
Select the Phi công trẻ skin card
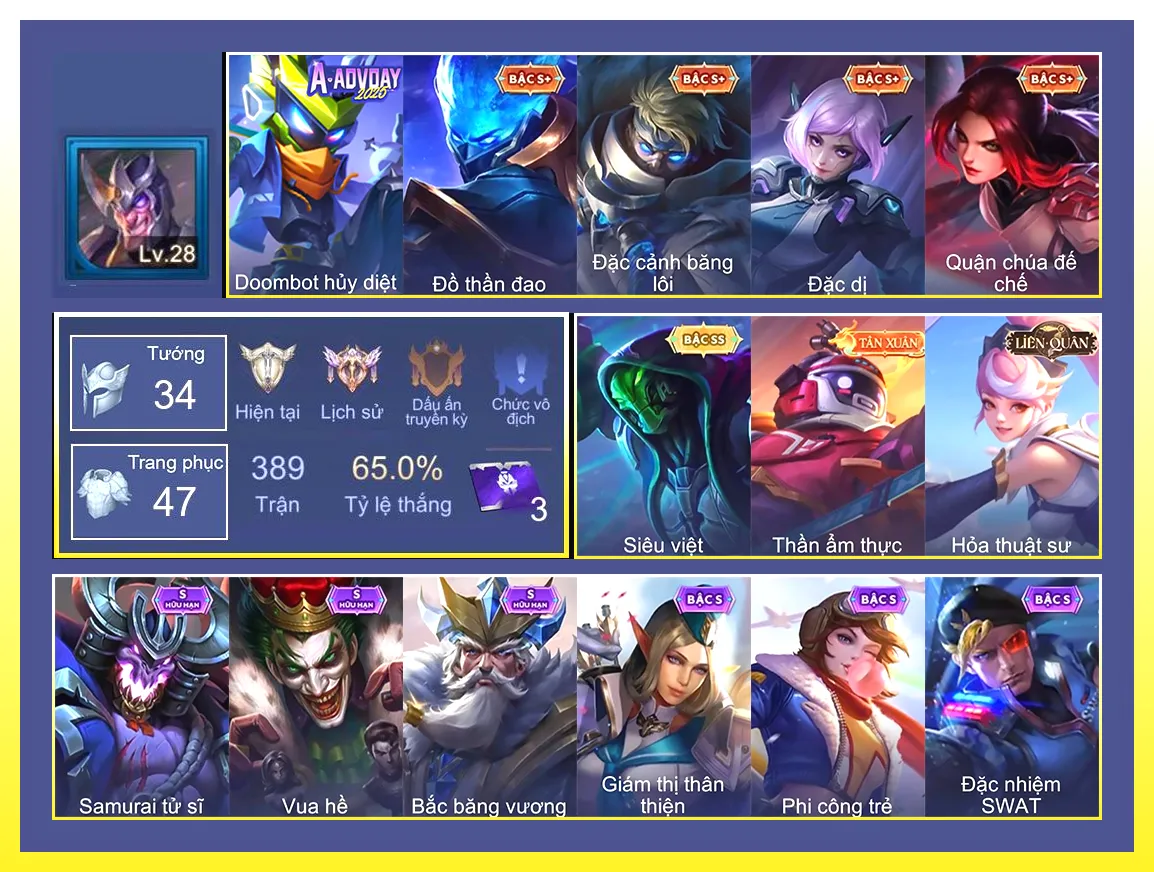pyautogui.click(x=837, y=695)
